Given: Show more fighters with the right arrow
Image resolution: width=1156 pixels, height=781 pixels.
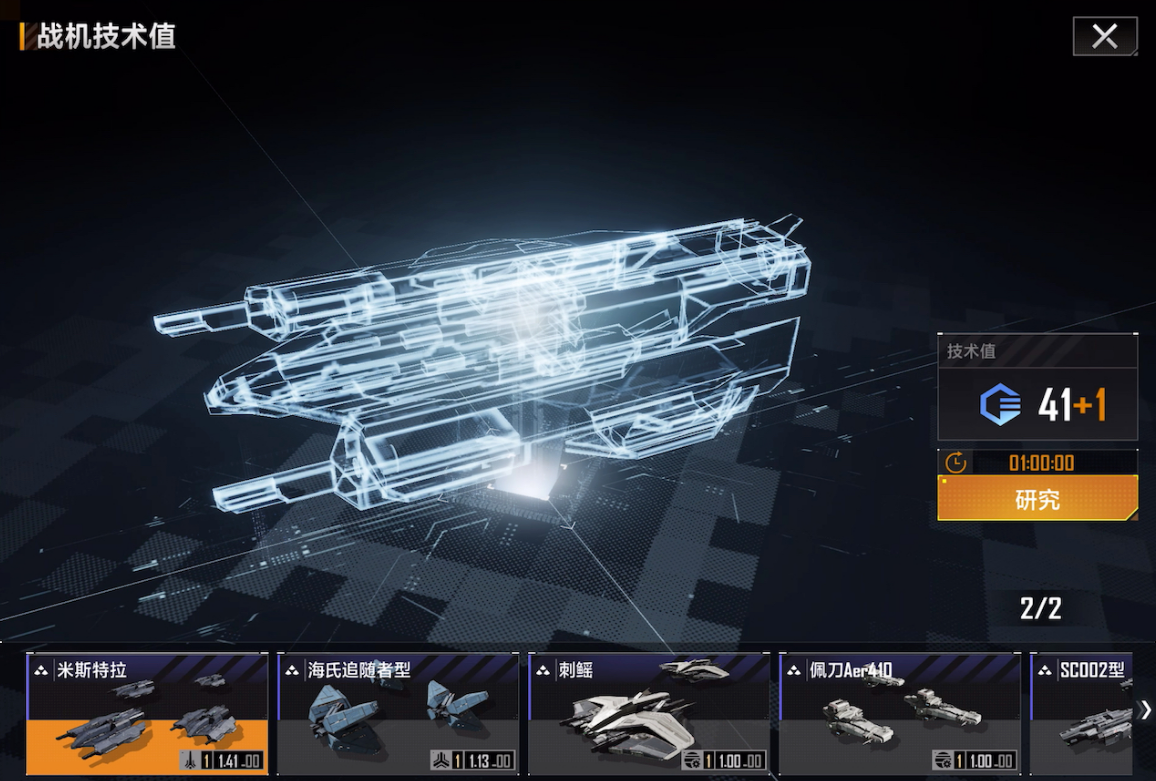Looking at the screenshot, I should (1145, 710).
